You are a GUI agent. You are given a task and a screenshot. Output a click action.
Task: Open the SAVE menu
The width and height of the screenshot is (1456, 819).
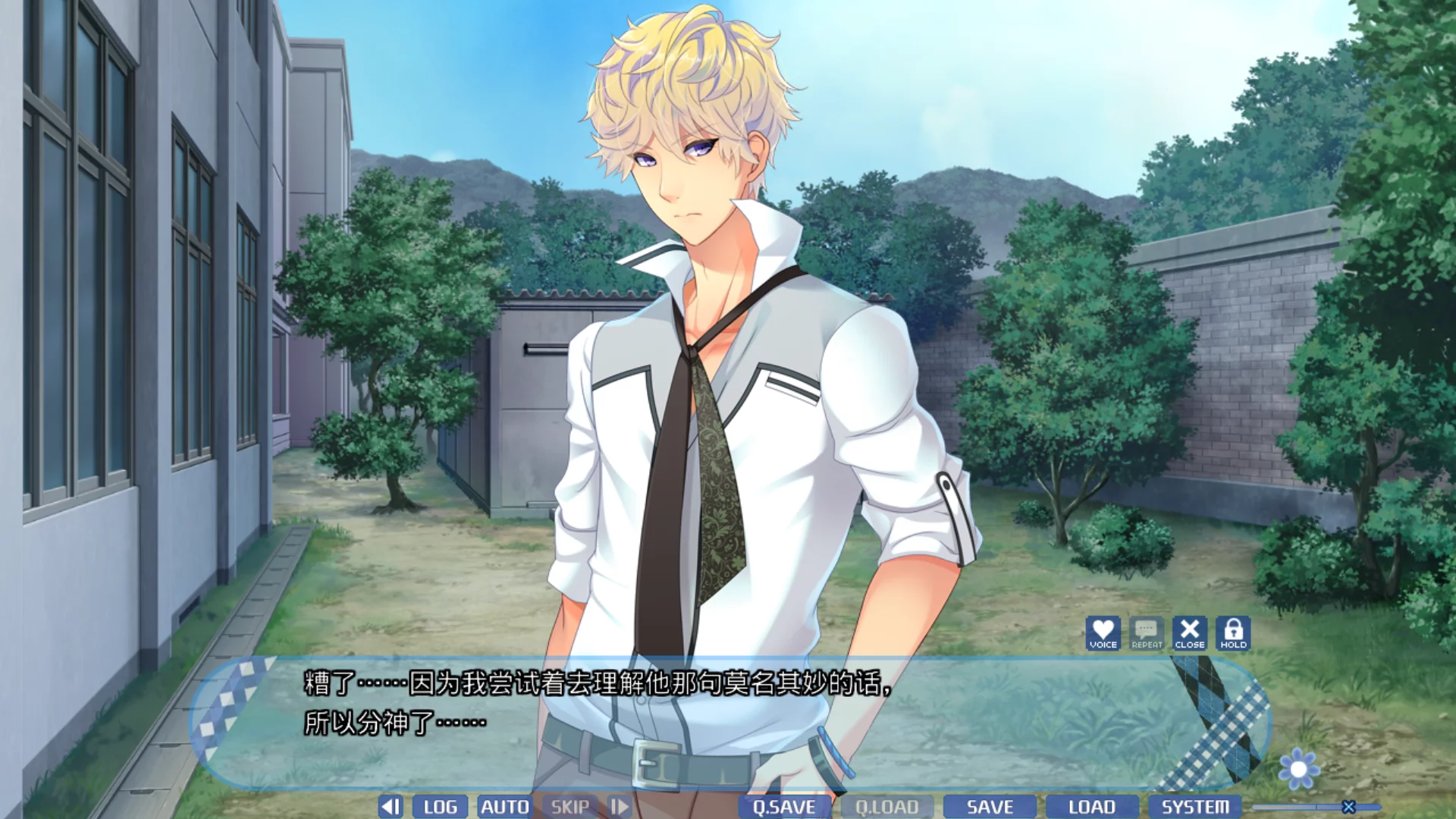[990, 807]
